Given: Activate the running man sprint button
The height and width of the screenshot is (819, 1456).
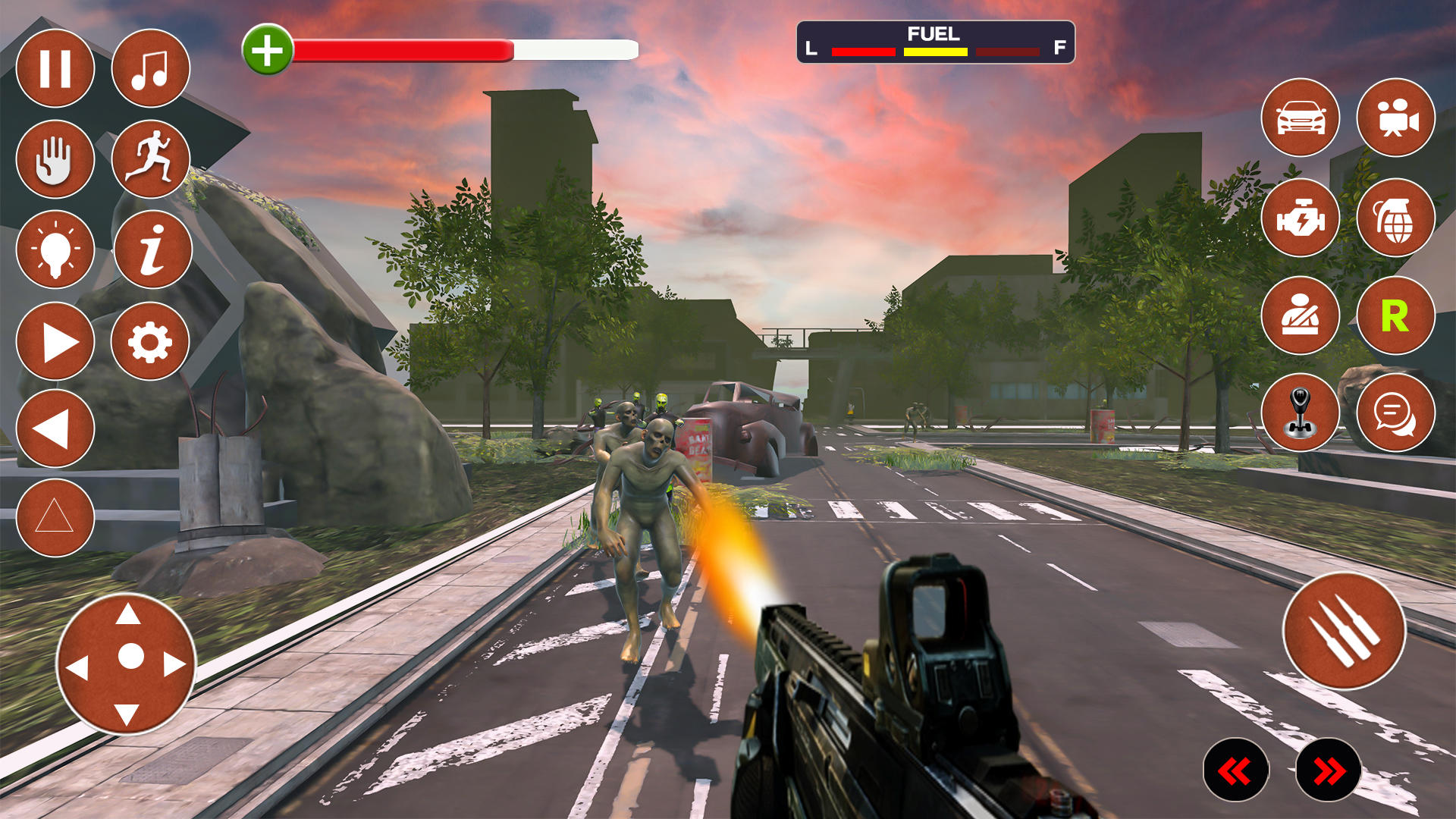Looking at the screenshot, I should click(150, 159).
